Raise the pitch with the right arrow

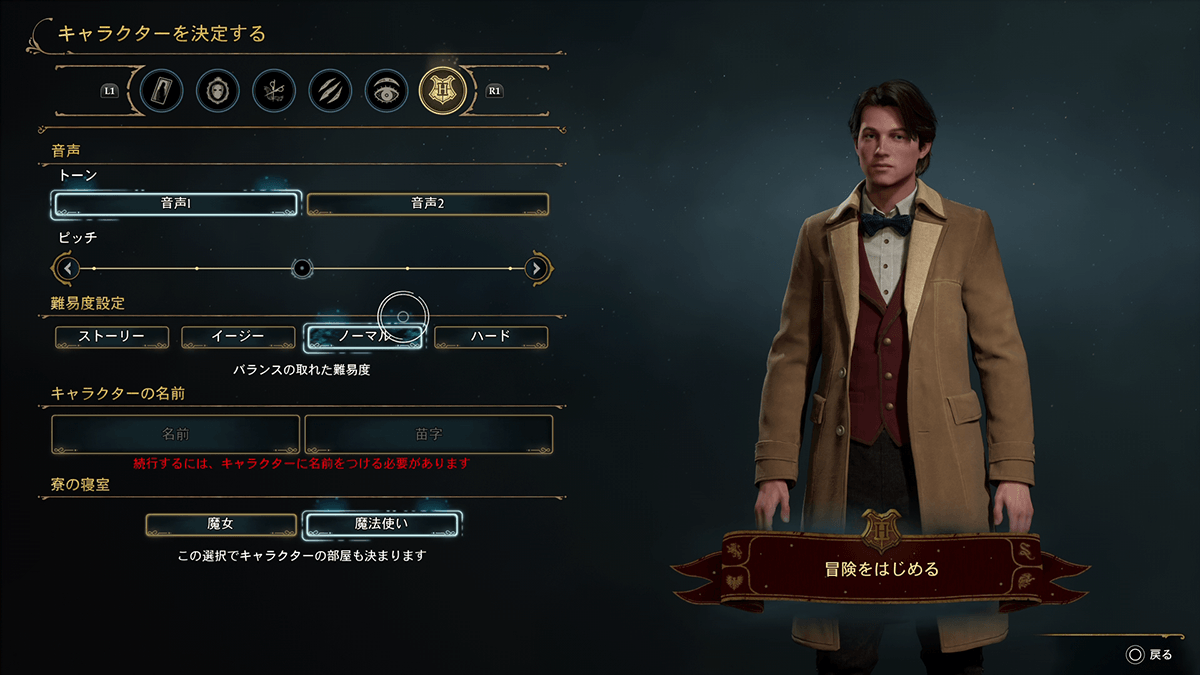tap(537, 268)
